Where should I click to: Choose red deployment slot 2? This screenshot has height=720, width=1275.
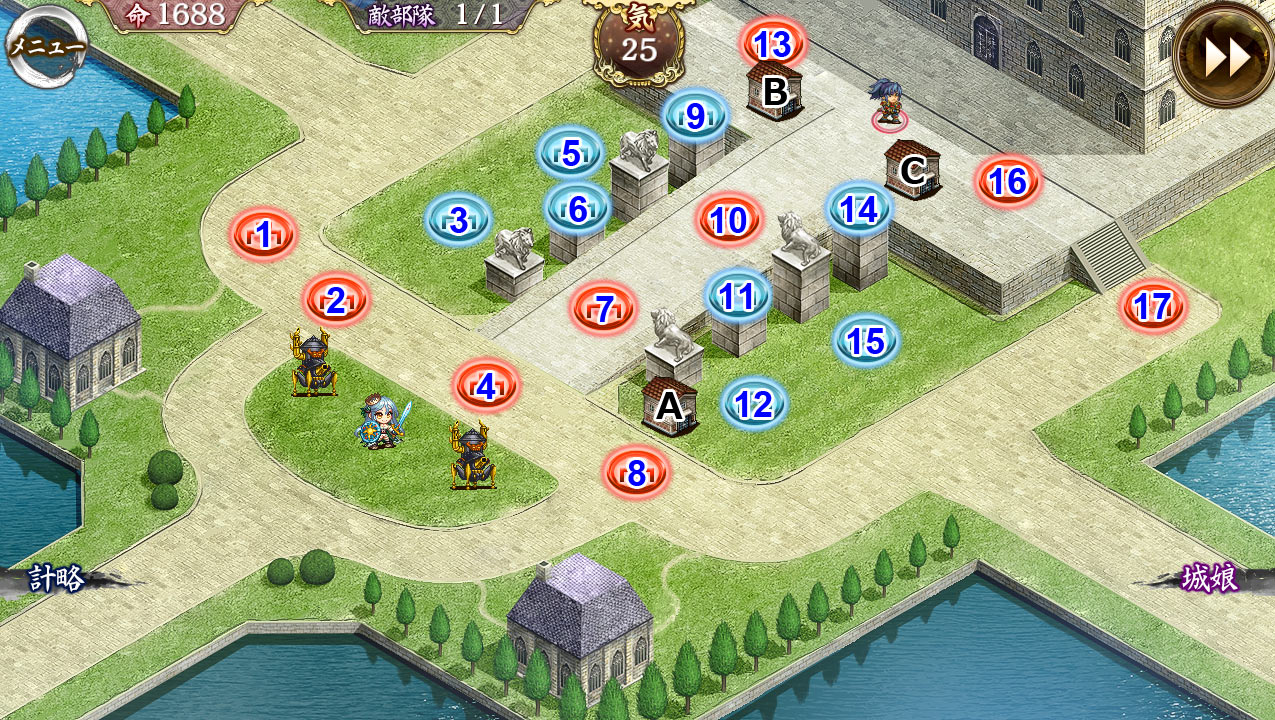[336, 300]
